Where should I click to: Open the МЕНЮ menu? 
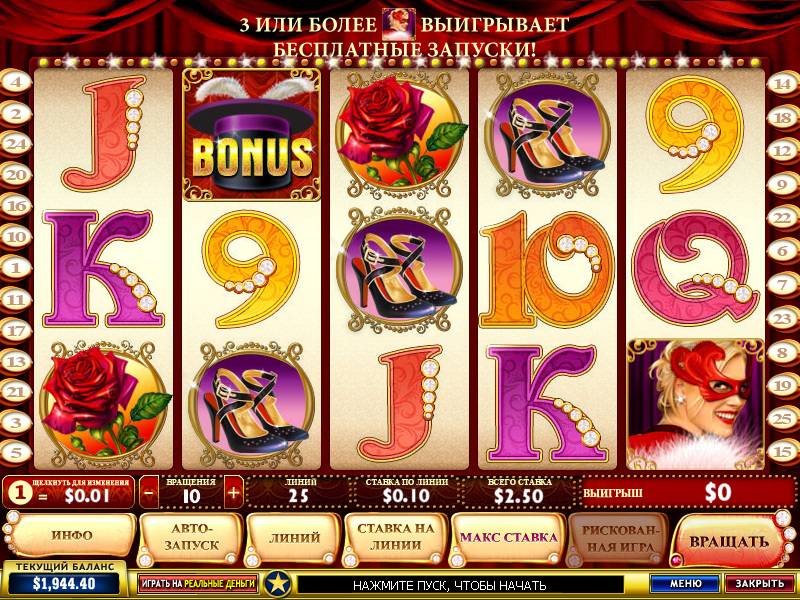click(x=685, y=583)
